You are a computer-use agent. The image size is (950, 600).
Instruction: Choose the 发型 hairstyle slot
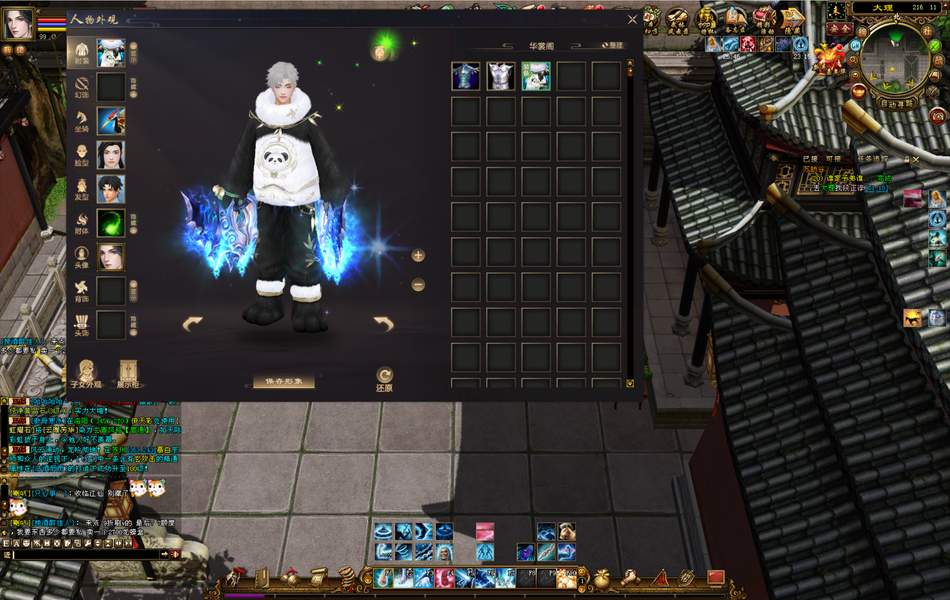(x=111, y=189)
